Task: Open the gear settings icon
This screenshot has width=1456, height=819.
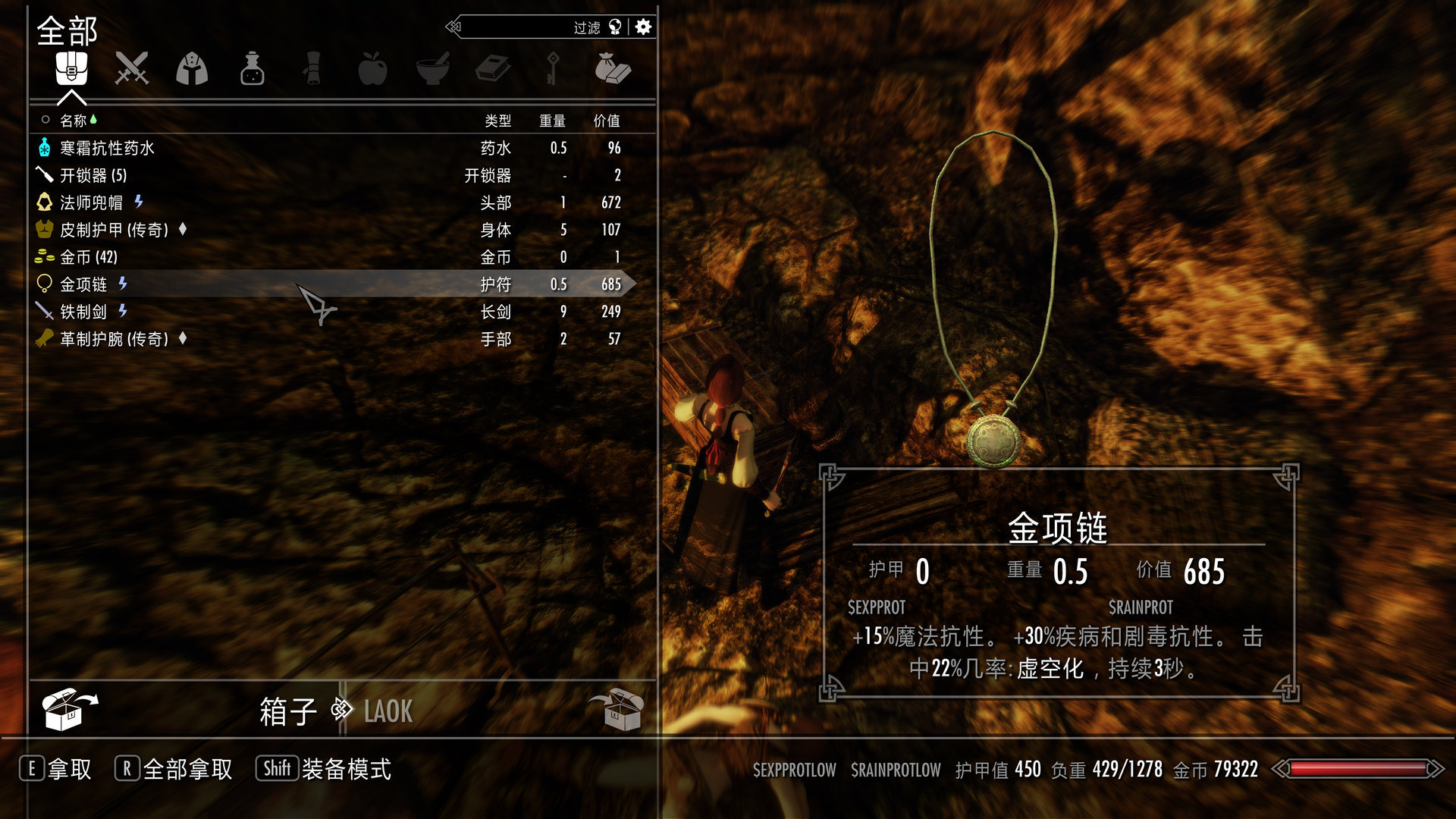Action: tap(643, 27)
